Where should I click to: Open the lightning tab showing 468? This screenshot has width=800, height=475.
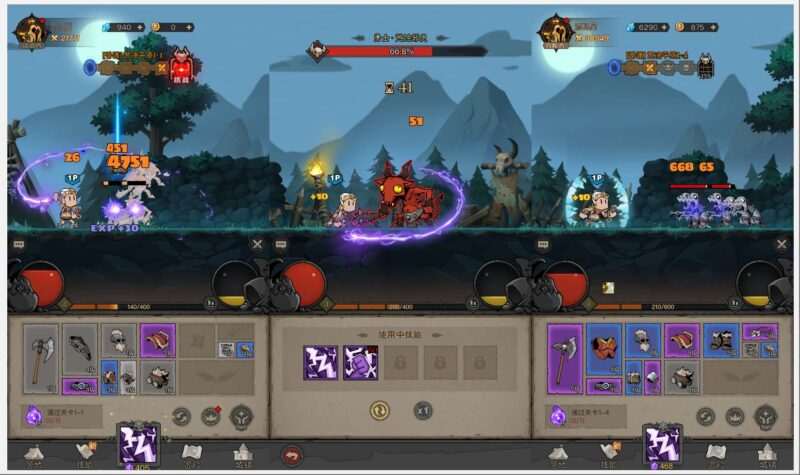tap(662, 445)
